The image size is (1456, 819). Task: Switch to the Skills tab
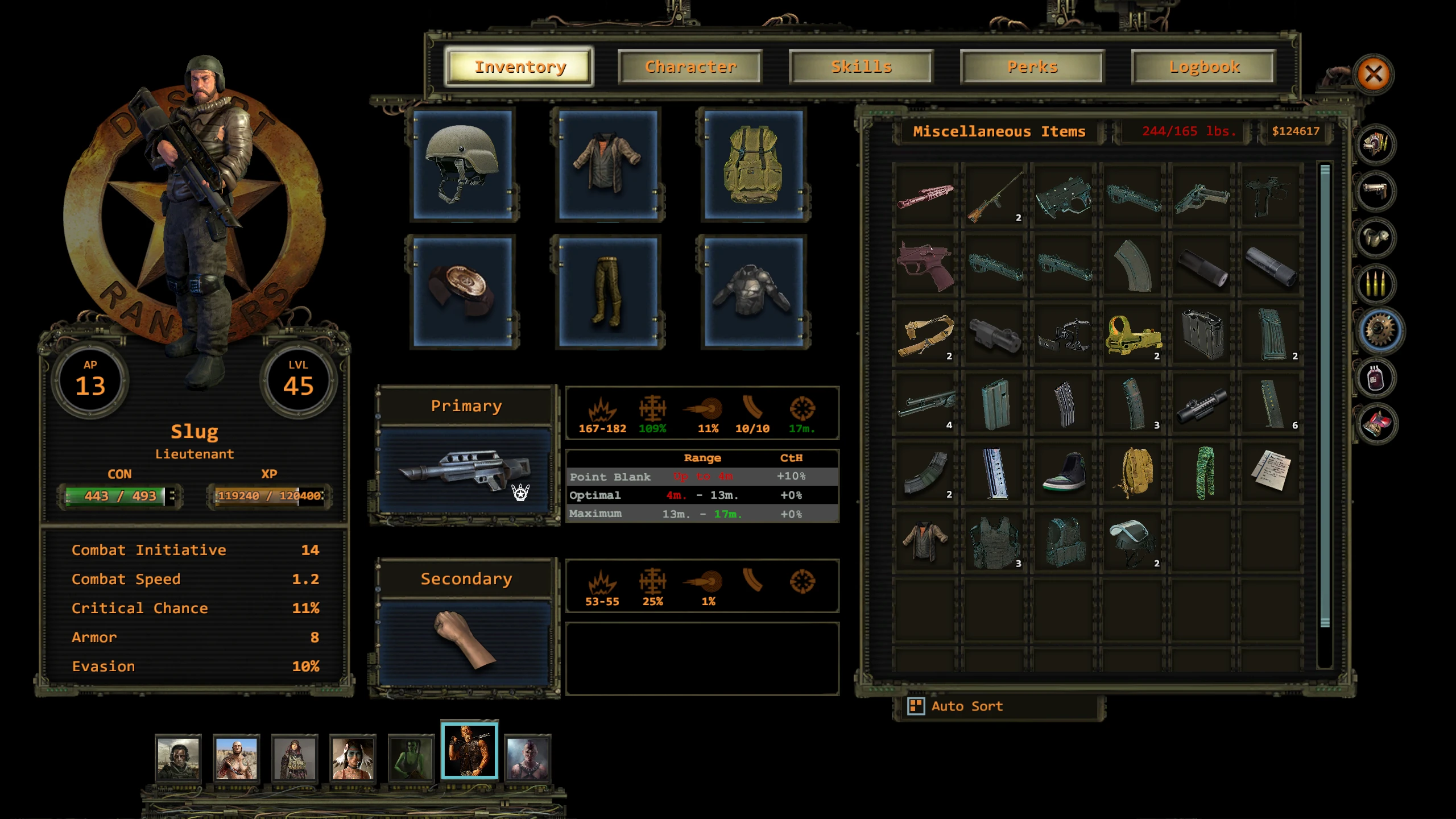pos(861,67)
